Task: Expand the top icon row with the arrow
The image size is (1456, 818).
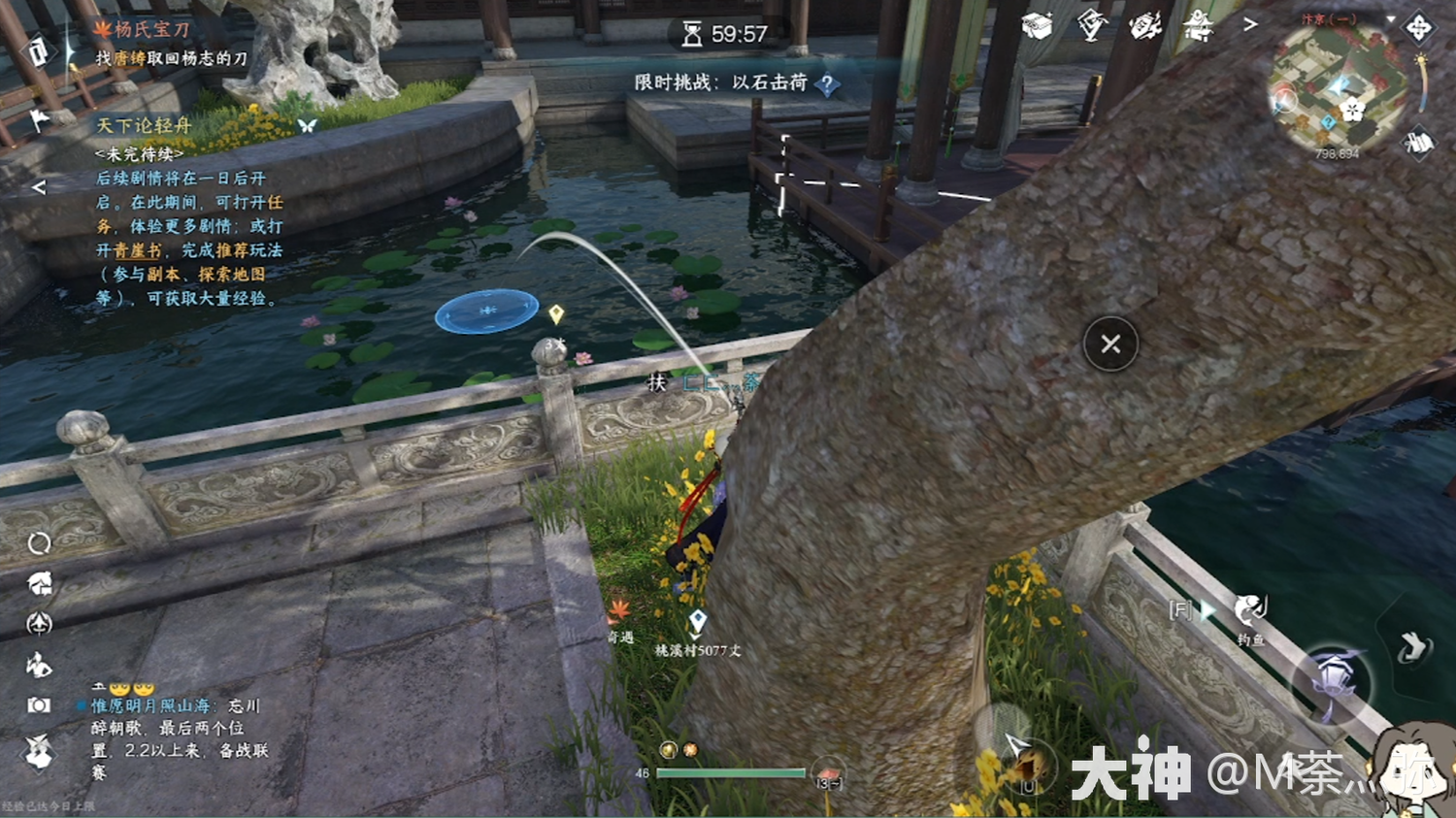Action: [x=1250, y=24]
